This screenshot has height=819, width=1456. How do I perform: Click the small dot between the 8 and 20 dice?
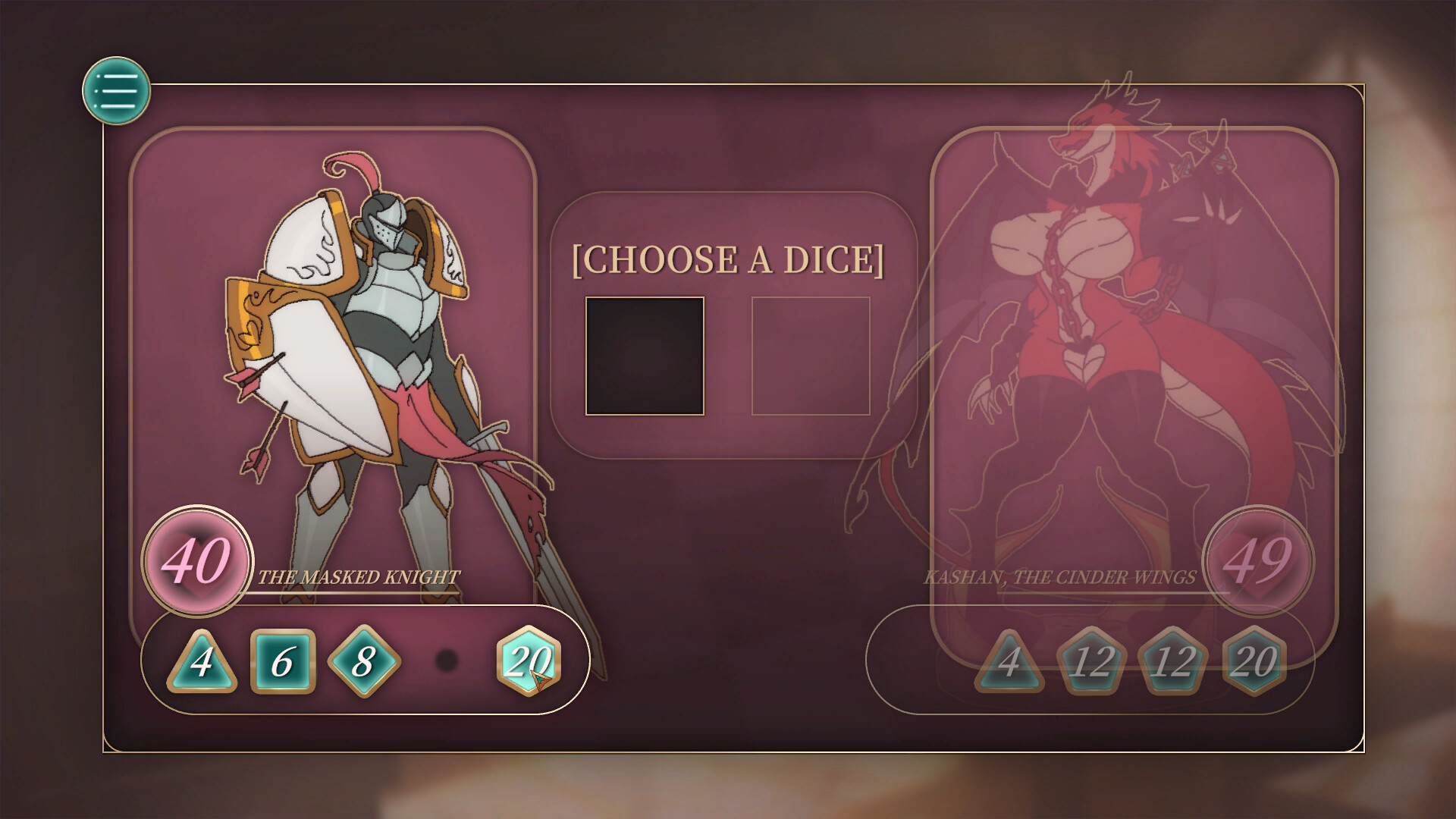[447, 661]
